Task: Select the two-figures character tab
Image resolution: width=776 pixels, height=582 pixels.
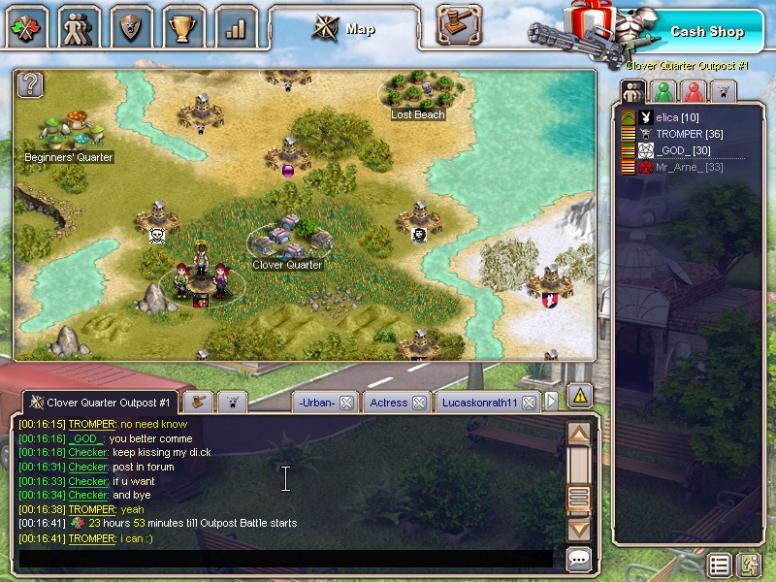Action: [x=78, y=27]
